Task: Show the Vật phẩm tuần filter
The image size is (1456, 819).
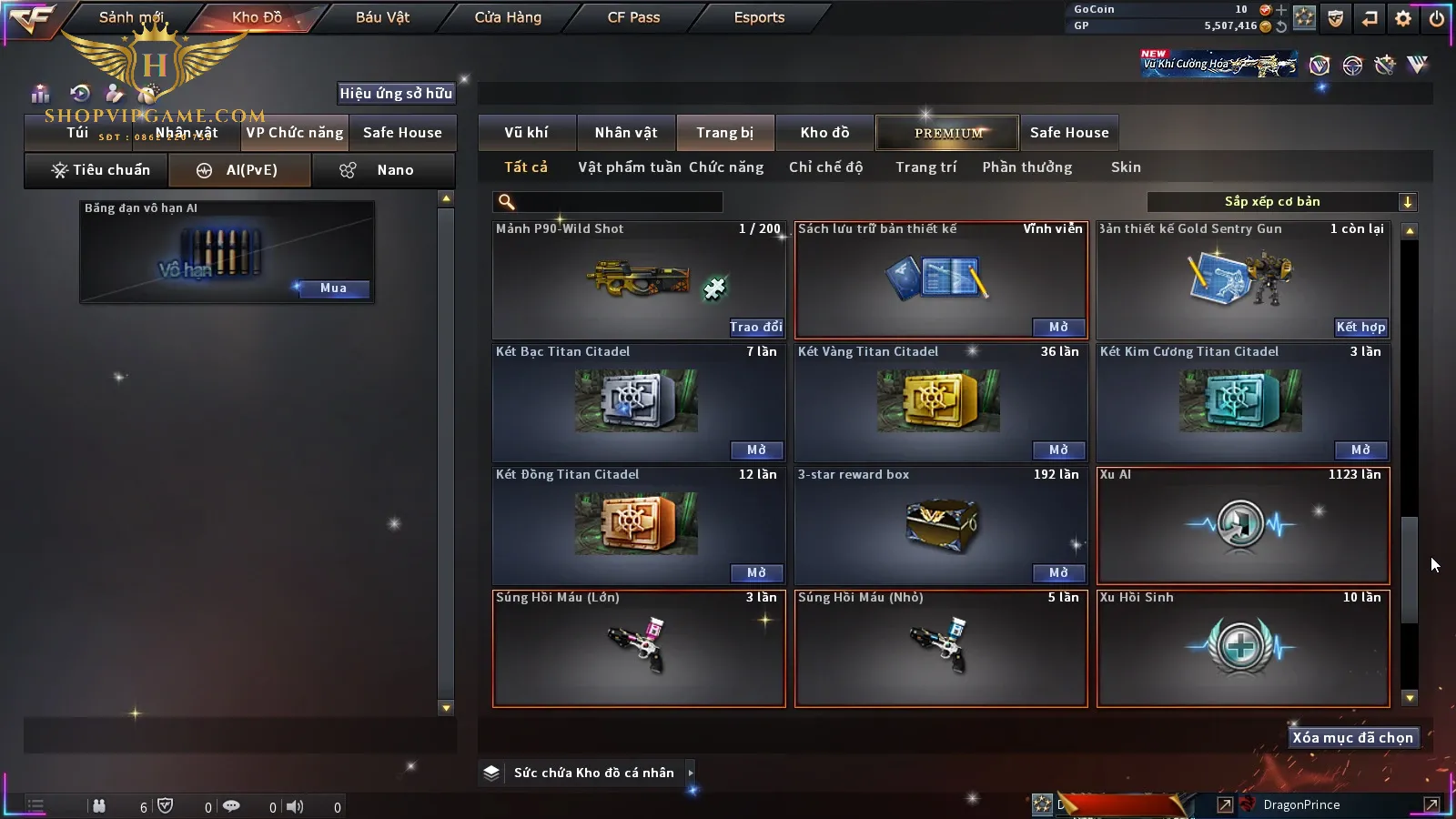Action: coord(629,167)
